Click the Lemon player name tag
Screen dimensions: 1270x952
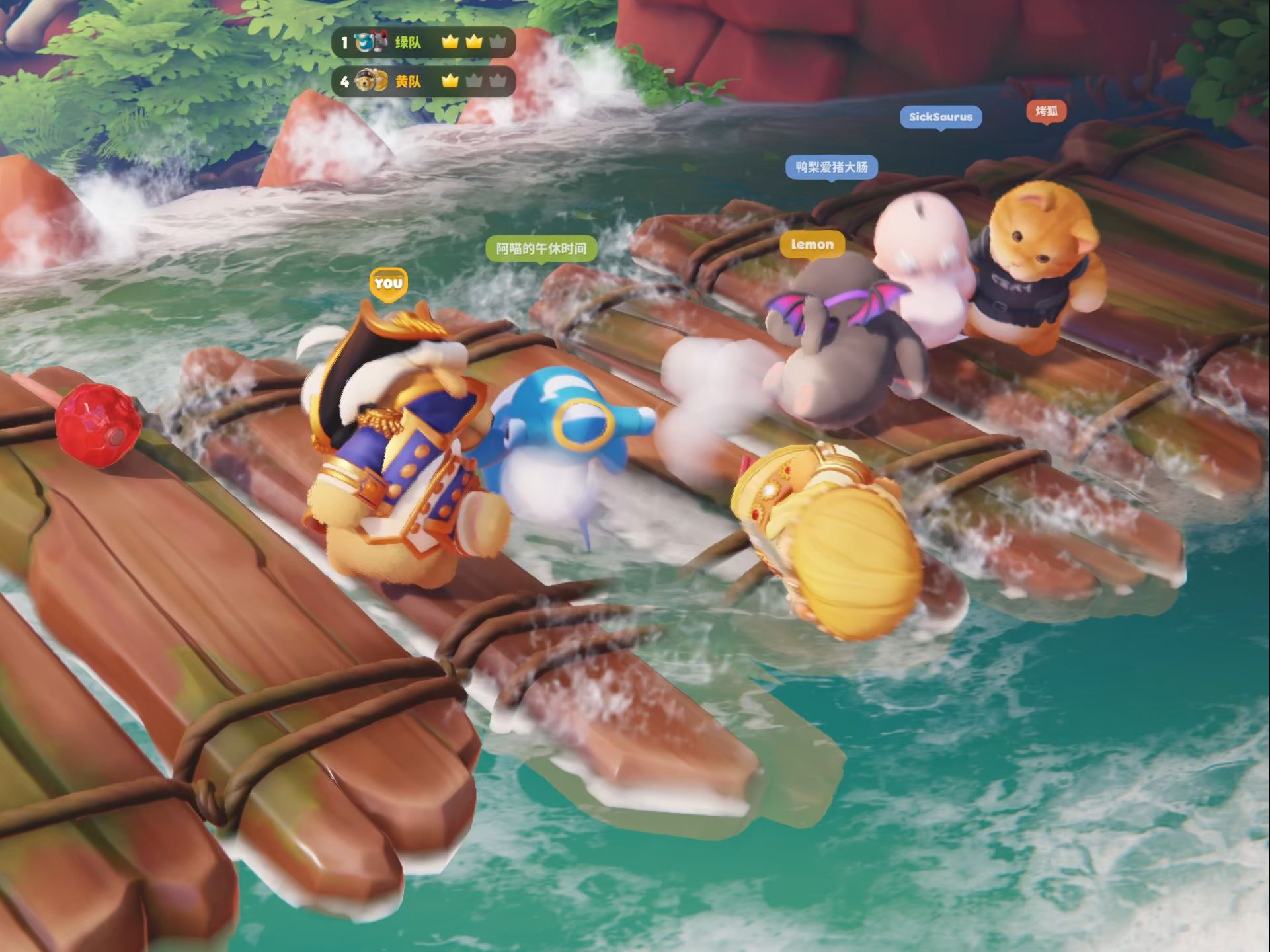812,245
